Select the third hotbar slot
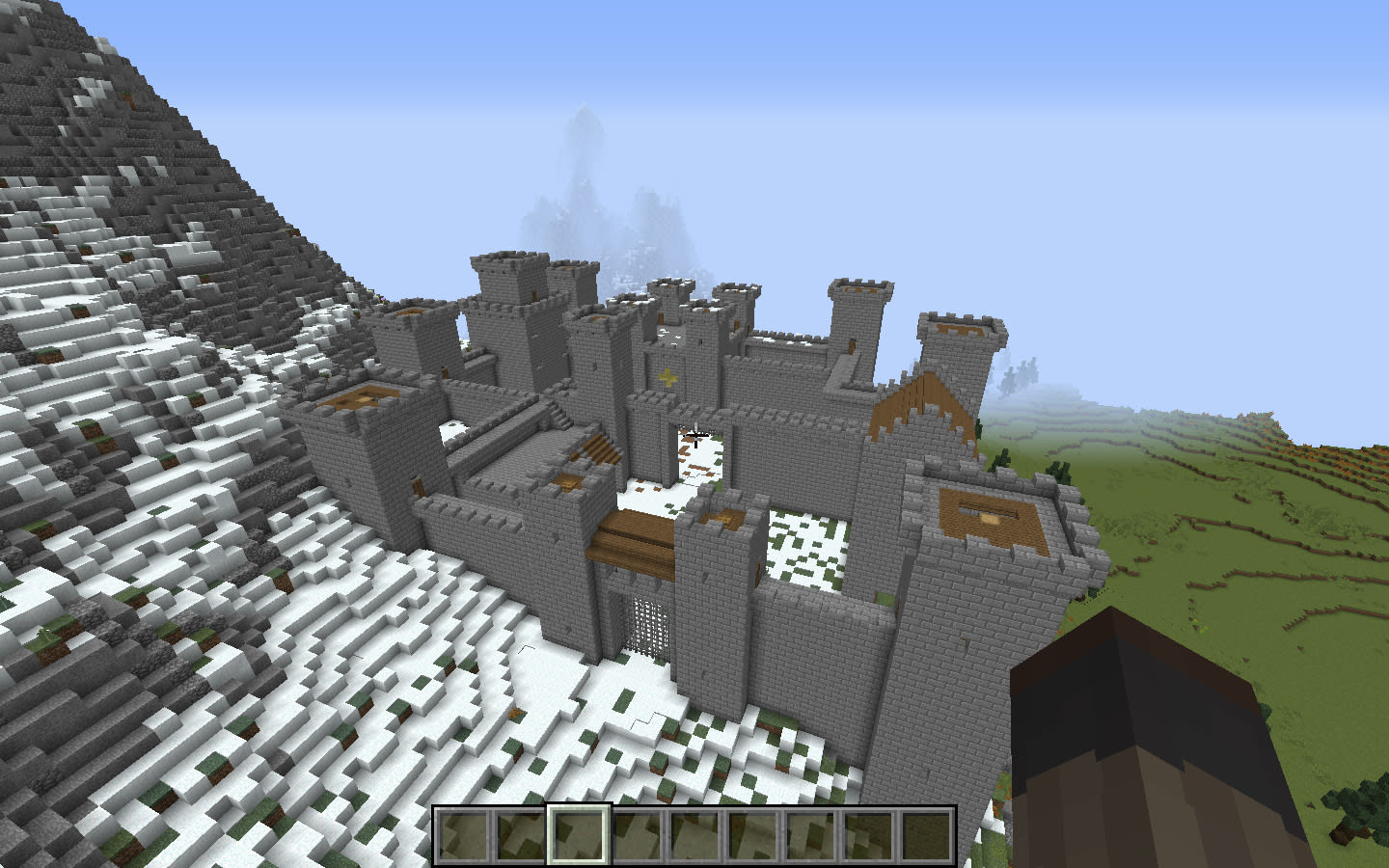Image resolution: width=1389 pixels, height=868 pixels. (x=577, y=836)
